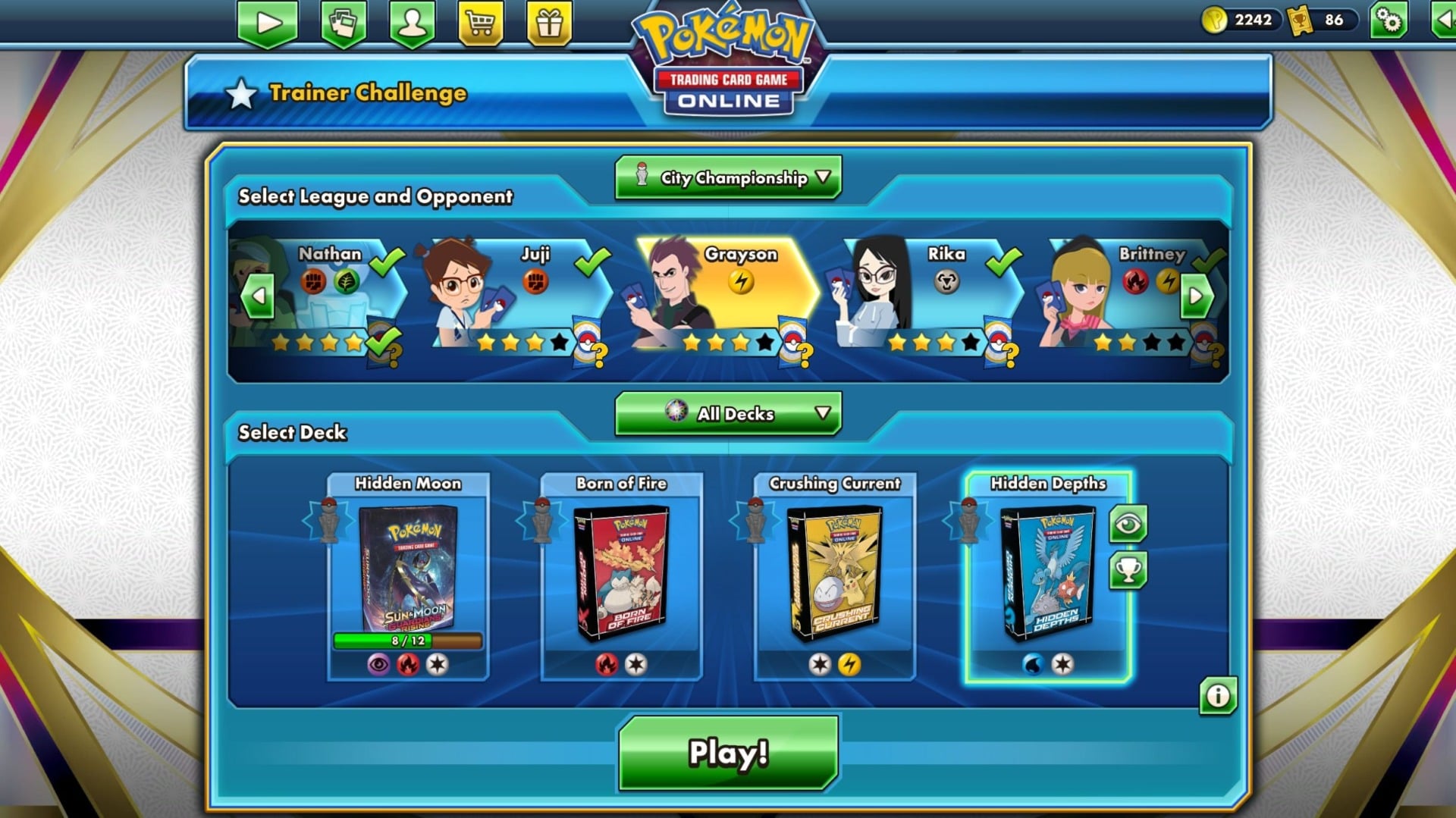Click the event tickets icon showing 86
Image resolution: width=1456 pixels, height=818 pixels.
(x=1298, y=20)
